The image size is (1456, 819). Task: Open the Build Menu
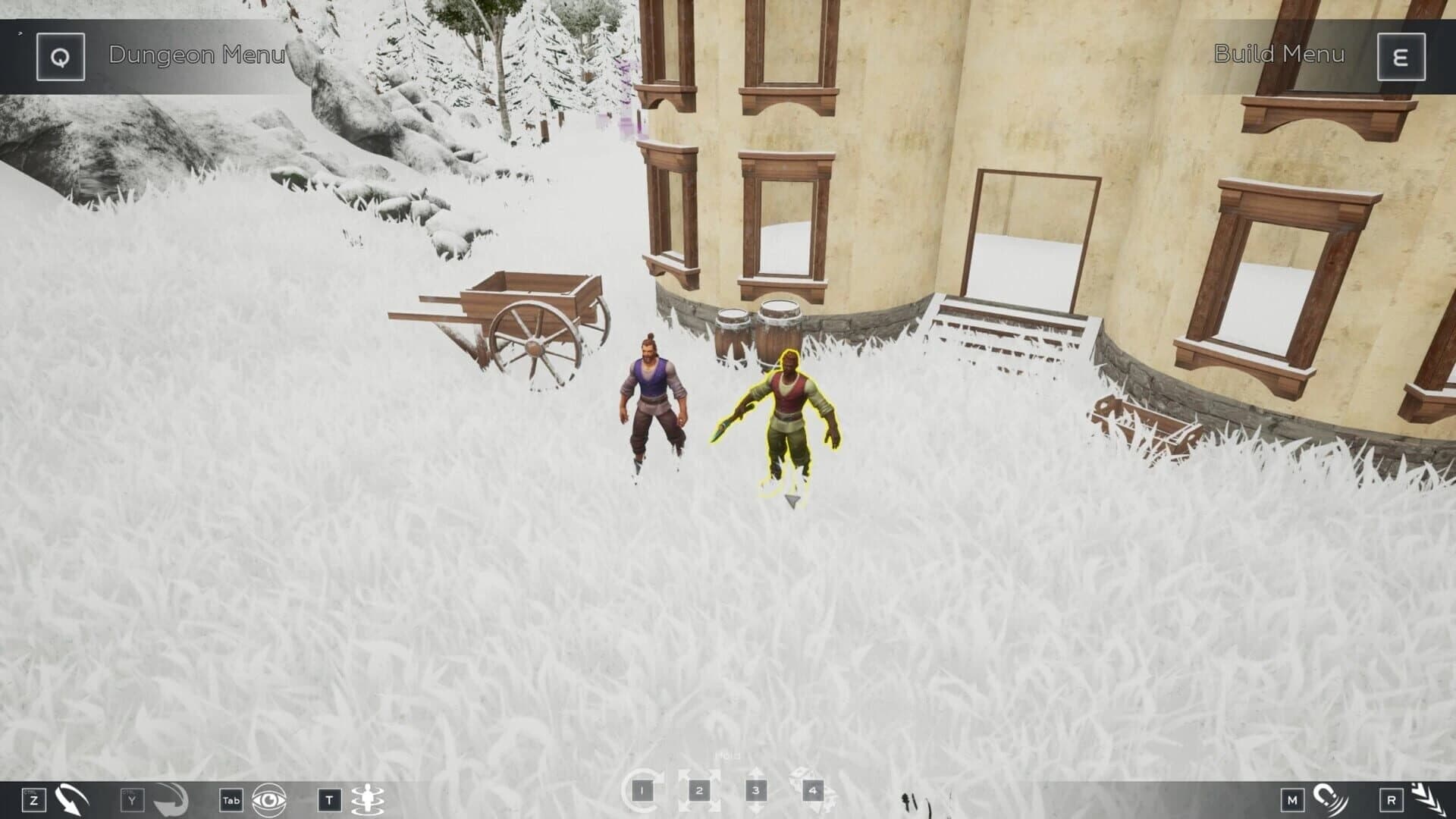click(1279, 55)
